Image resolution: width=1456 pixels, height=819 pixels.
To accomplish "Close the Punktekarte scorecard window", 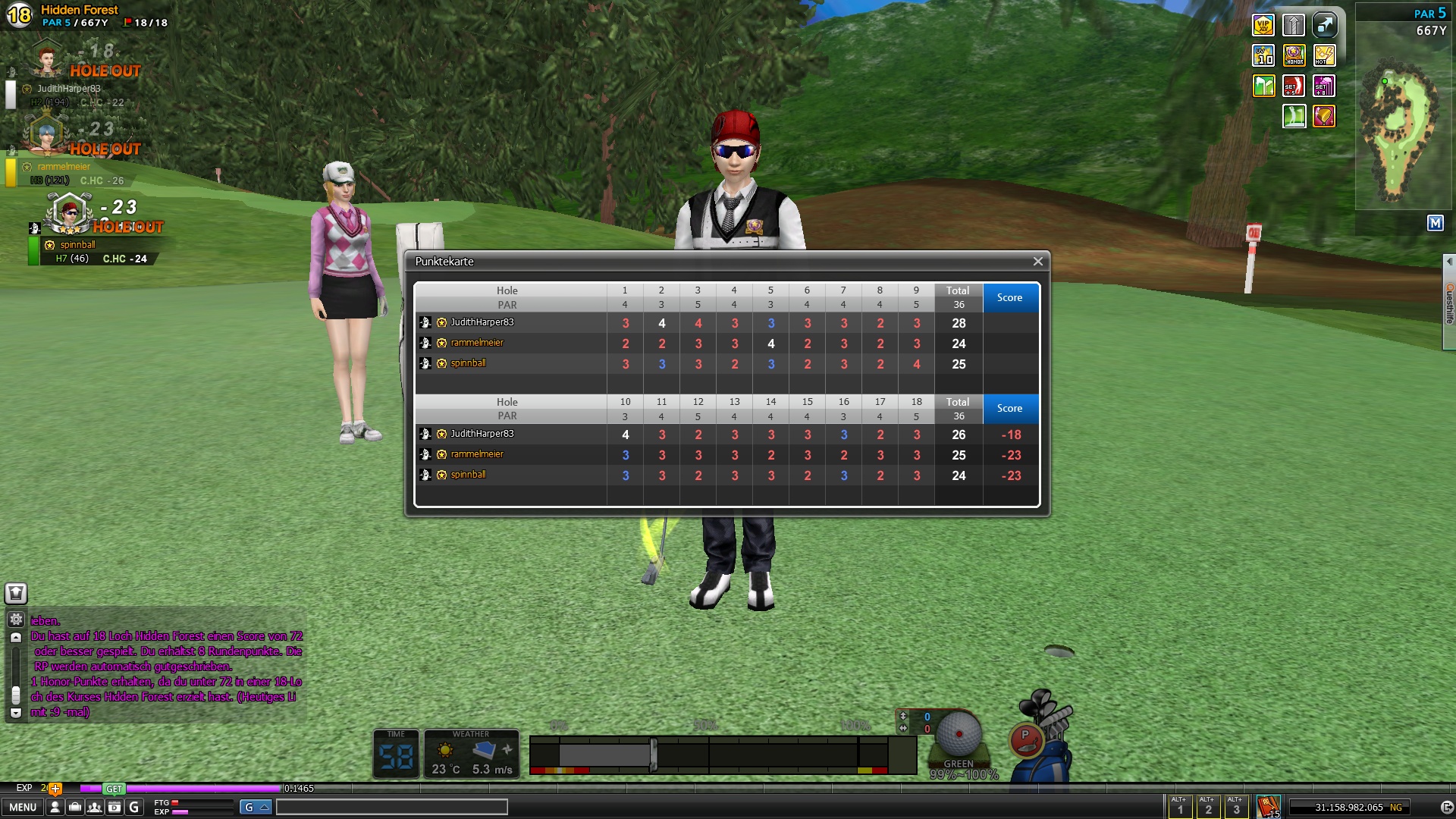I will [1037, 262].
